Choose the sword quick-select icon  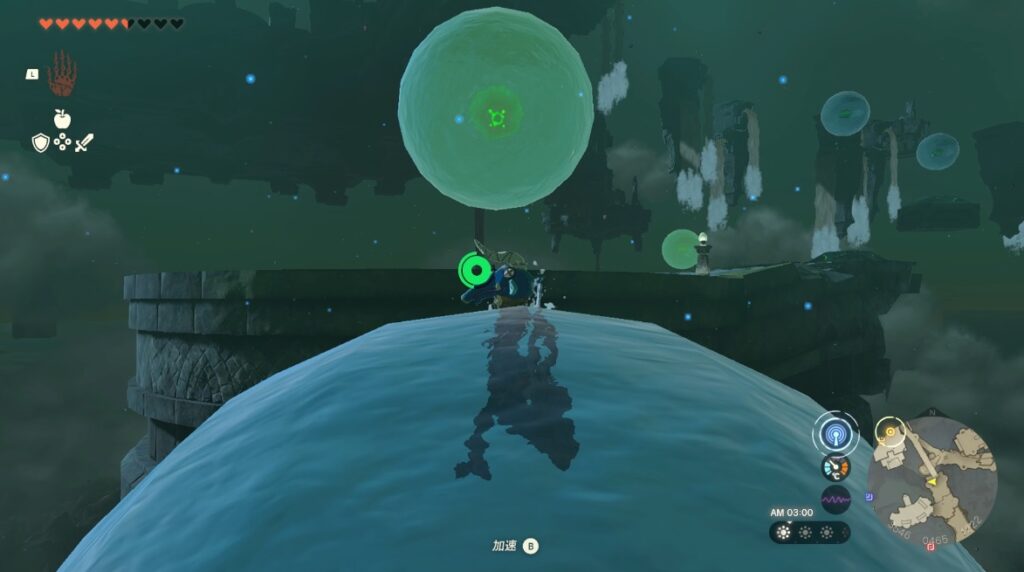pyautogui.click(x=84, y=142)
